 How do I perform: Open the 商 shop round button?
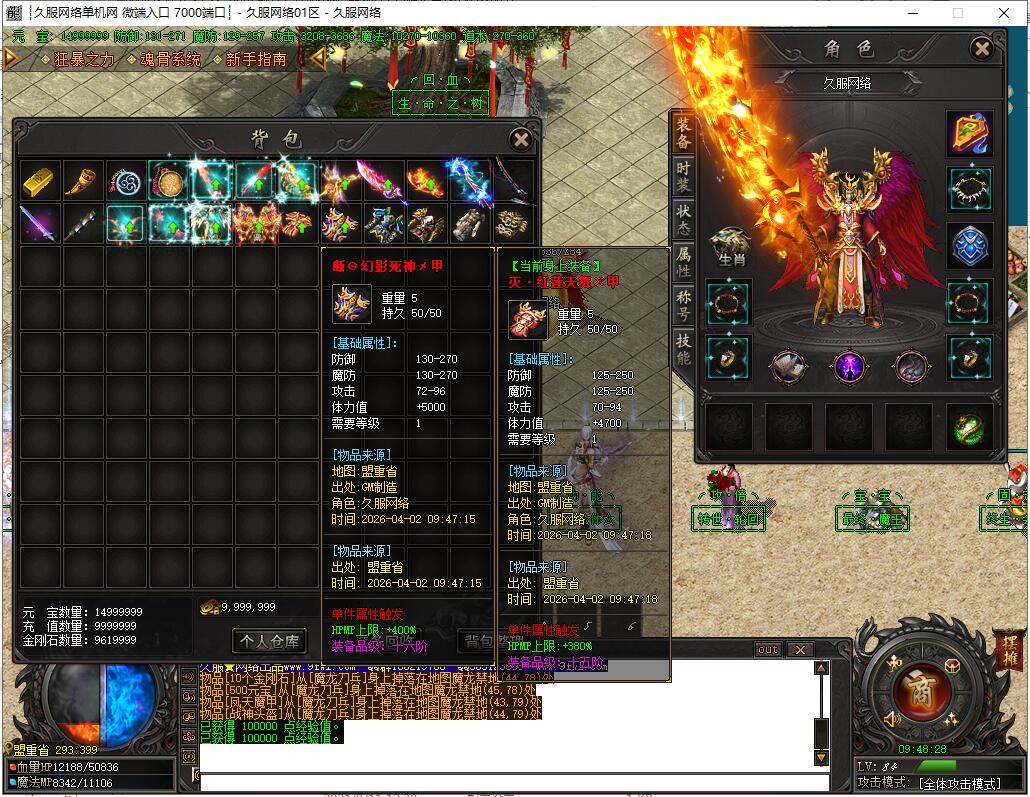click(913, 689)
